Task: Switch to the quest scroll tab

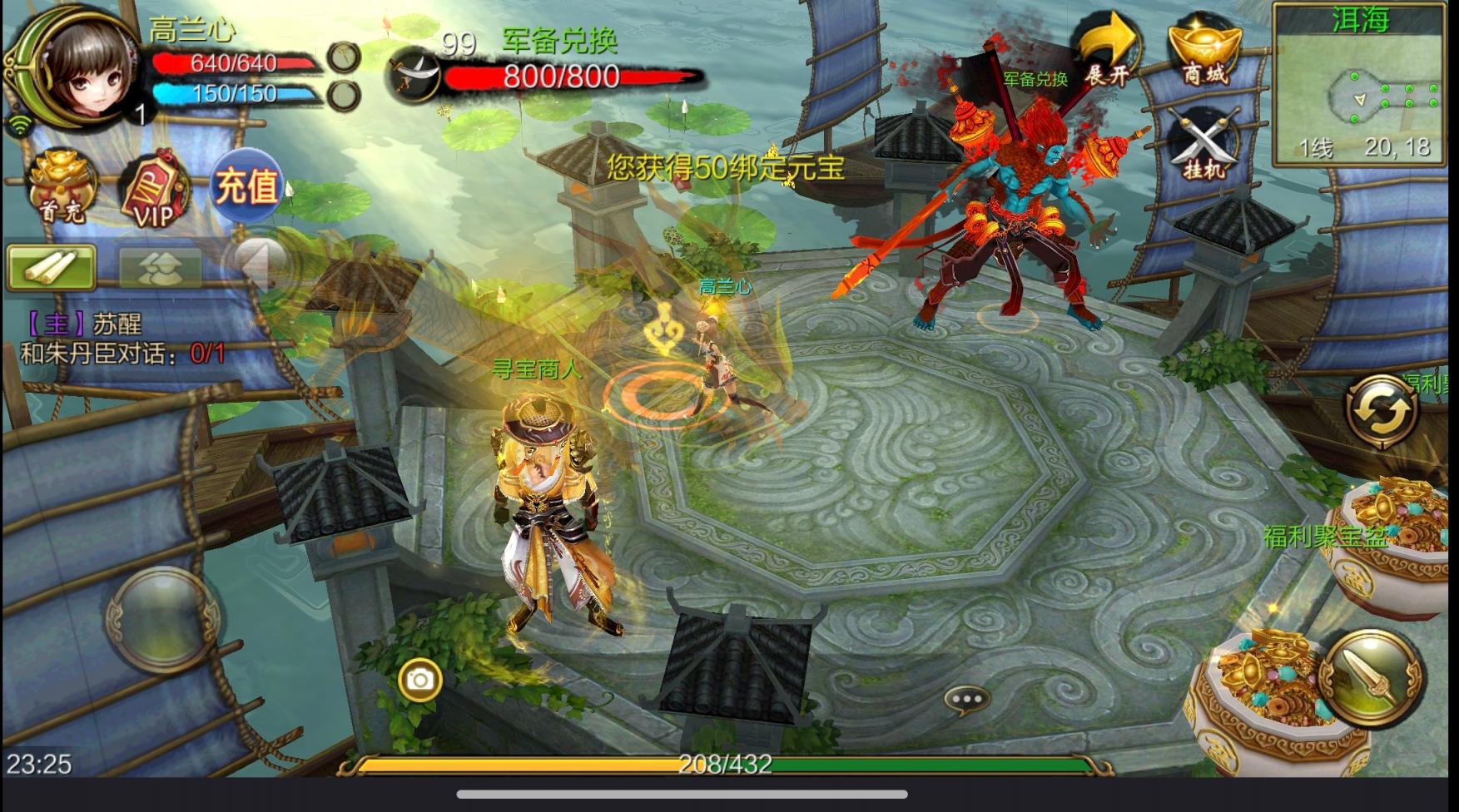Action: (51, 268)
